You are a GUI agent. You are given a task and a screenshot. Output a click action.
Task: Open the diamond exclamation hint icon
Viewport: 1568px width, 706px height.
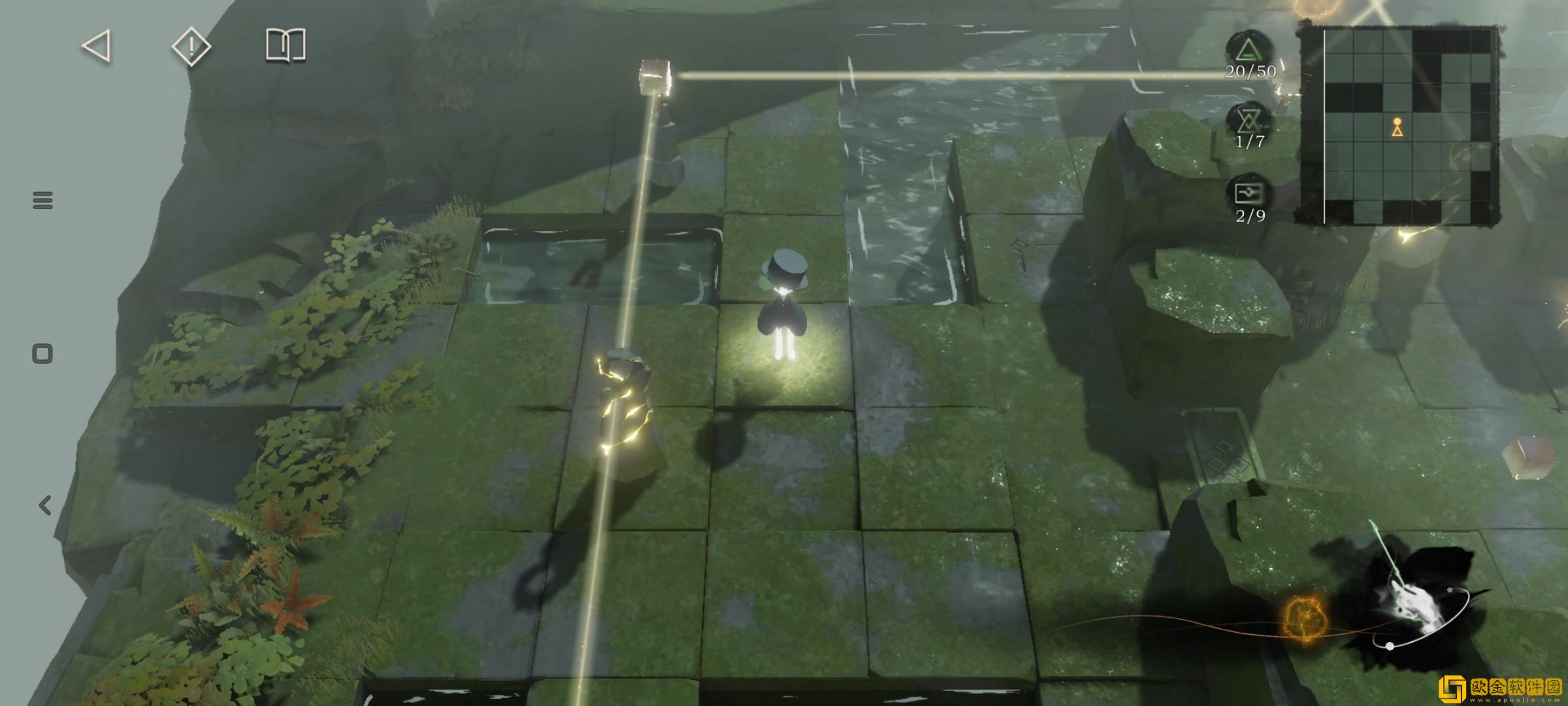coord(191,46)
